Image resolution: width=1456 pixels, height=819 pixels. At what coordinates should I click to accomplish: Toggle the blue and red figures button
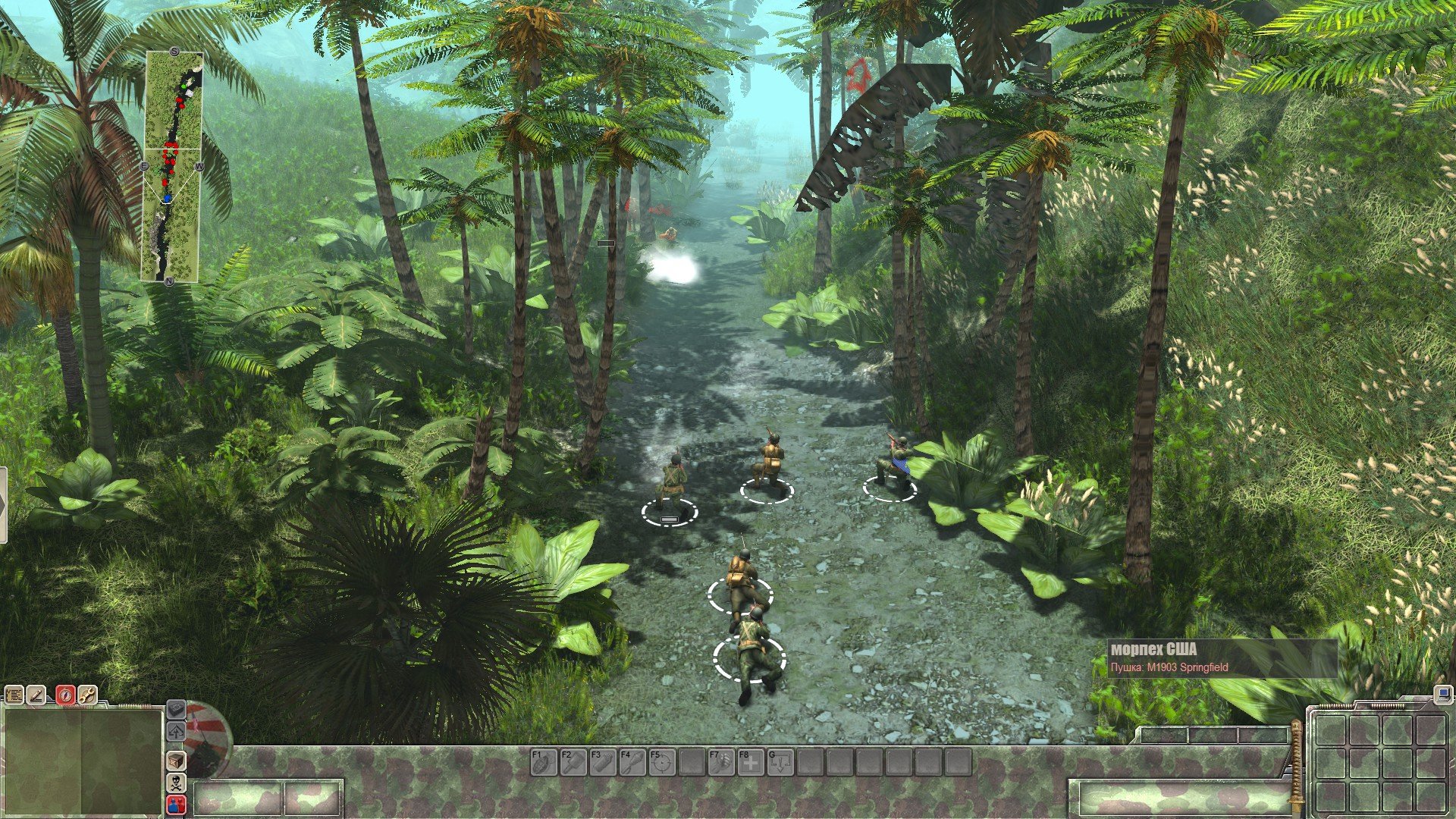tap(176, 805)
